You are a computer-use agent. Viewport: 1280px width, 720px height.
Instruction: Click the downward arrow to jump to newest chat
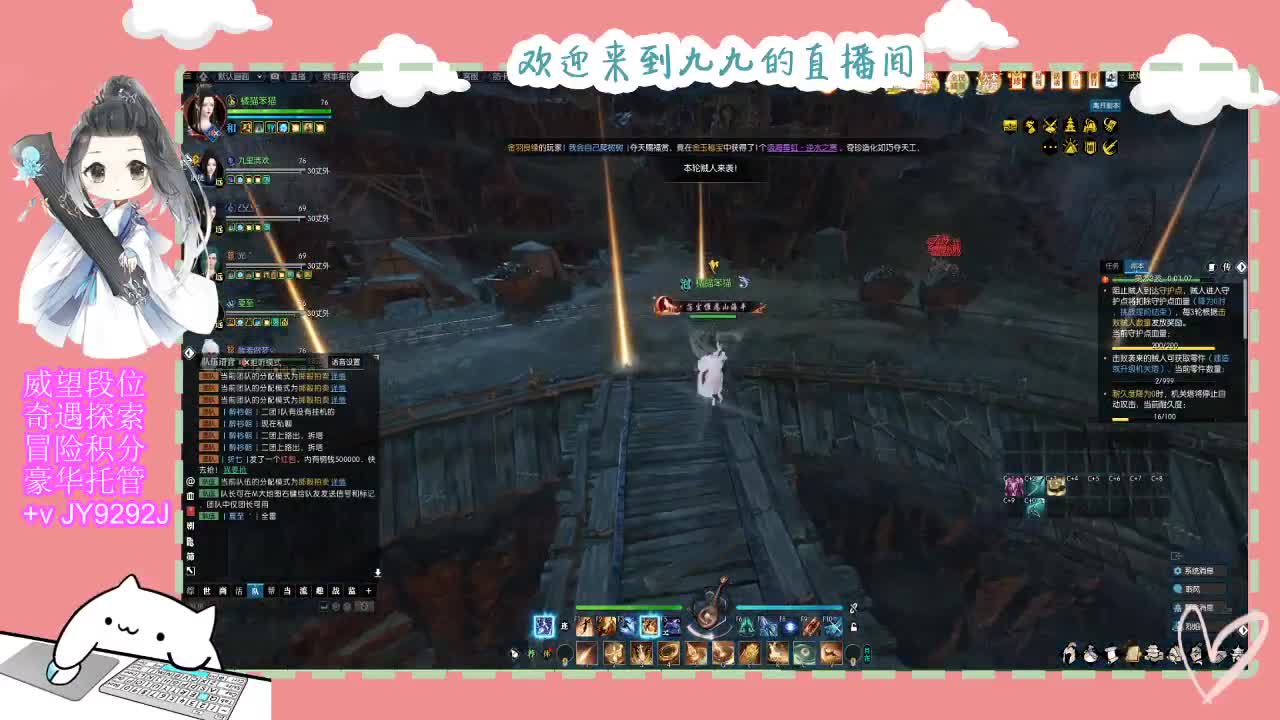(378, 571)
